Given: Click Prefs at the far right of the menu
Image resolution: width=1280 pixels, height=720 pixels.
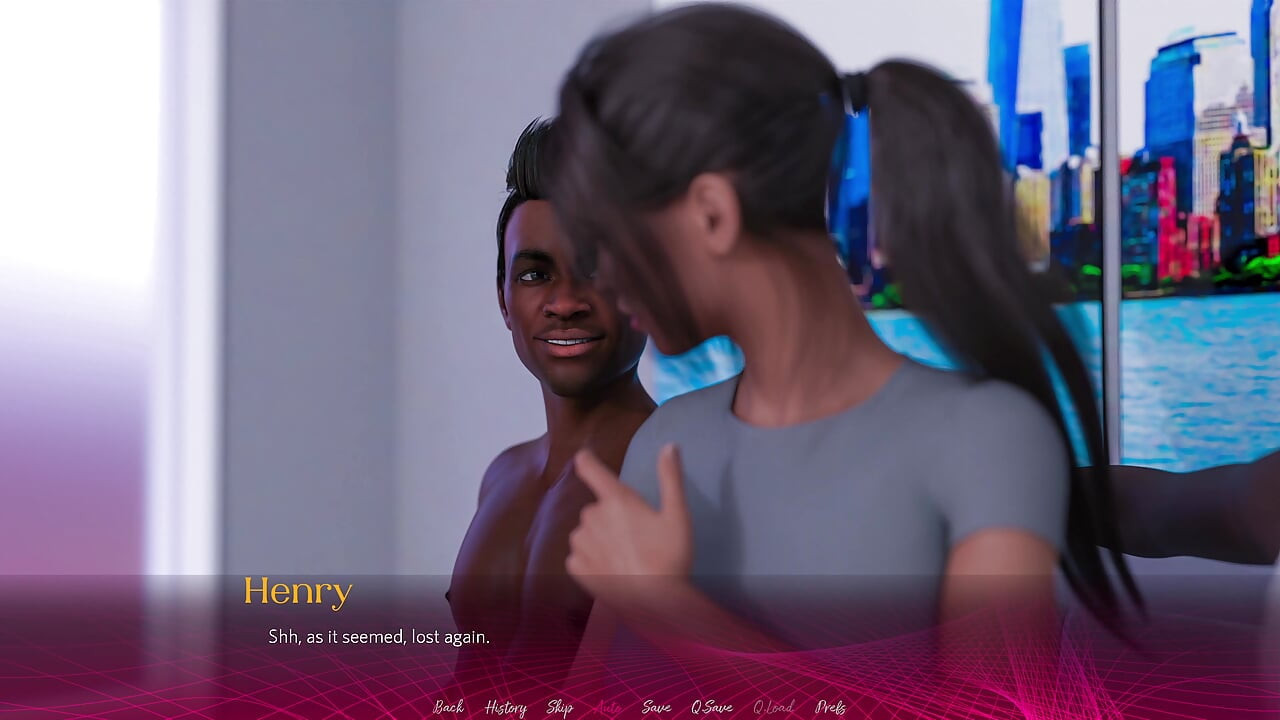Looking at the screenshot, I should tap(832, 707).
